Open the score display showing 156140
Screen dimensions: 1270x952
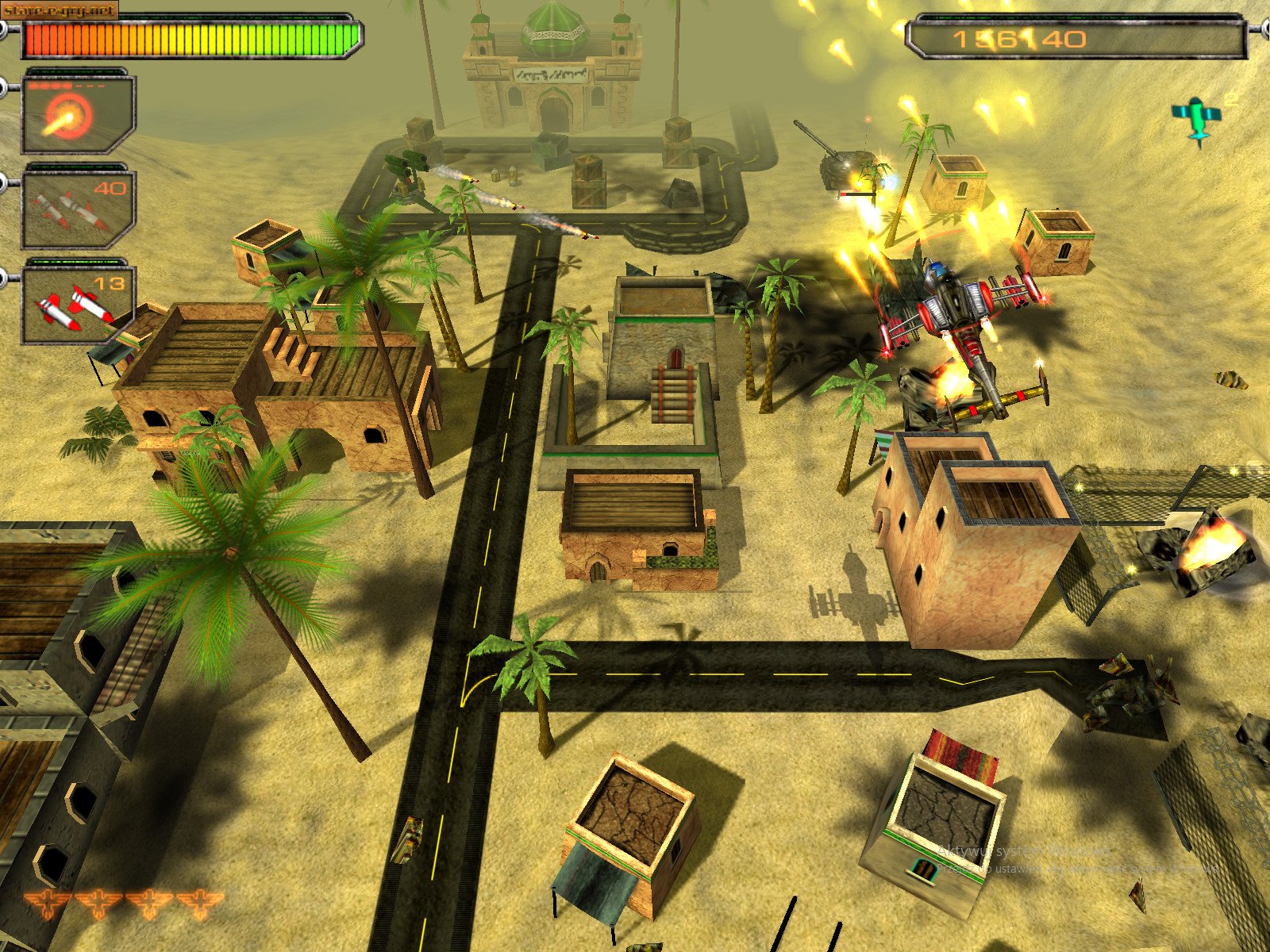[1018, 38]
